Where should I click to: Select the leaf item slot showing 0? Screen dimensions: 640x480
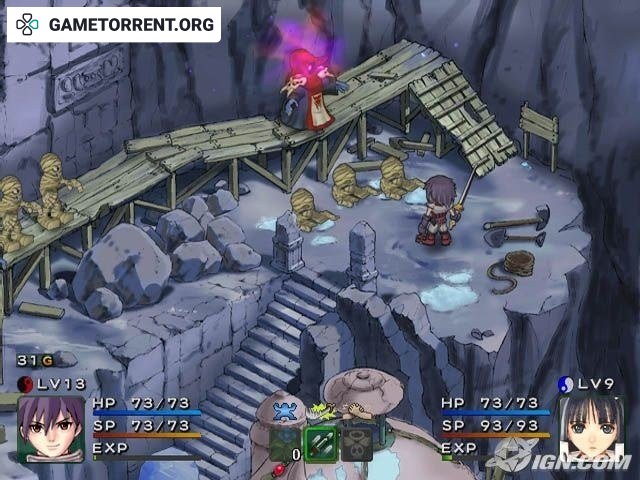(x=285, y=441)
